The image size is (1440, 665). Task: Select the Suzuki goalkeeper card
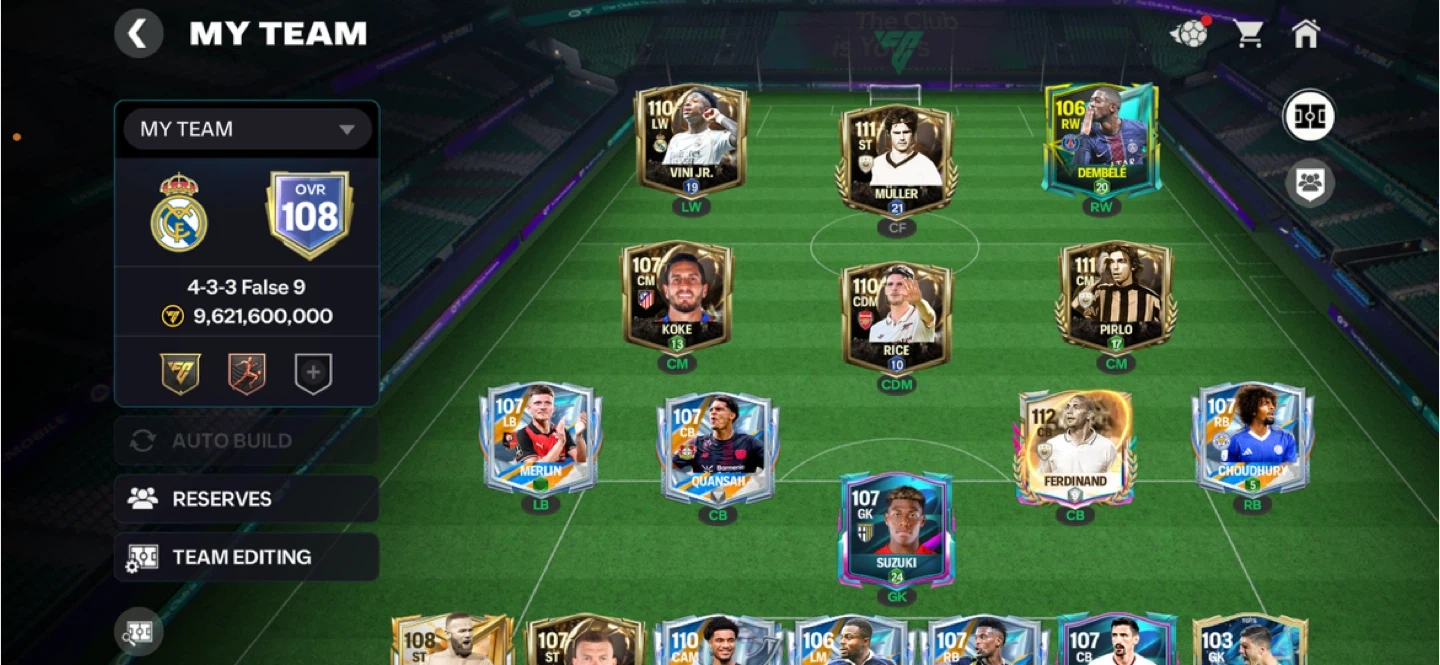896,528
